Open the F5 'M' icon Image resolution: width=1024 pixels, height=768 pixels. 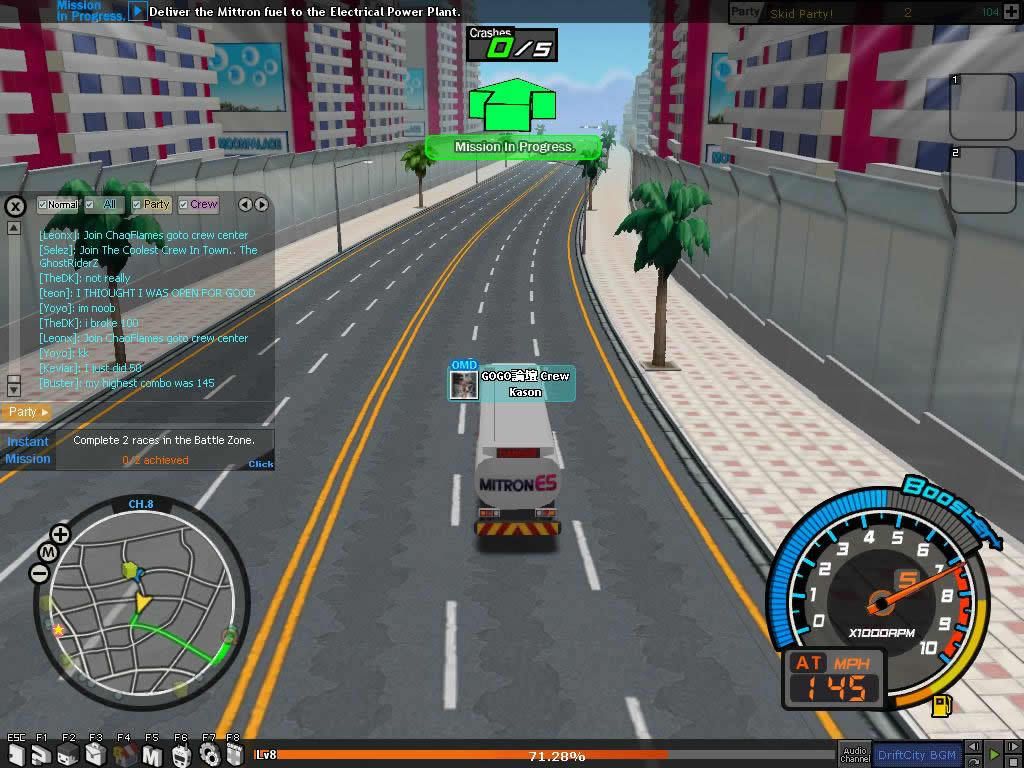point(152,755)
